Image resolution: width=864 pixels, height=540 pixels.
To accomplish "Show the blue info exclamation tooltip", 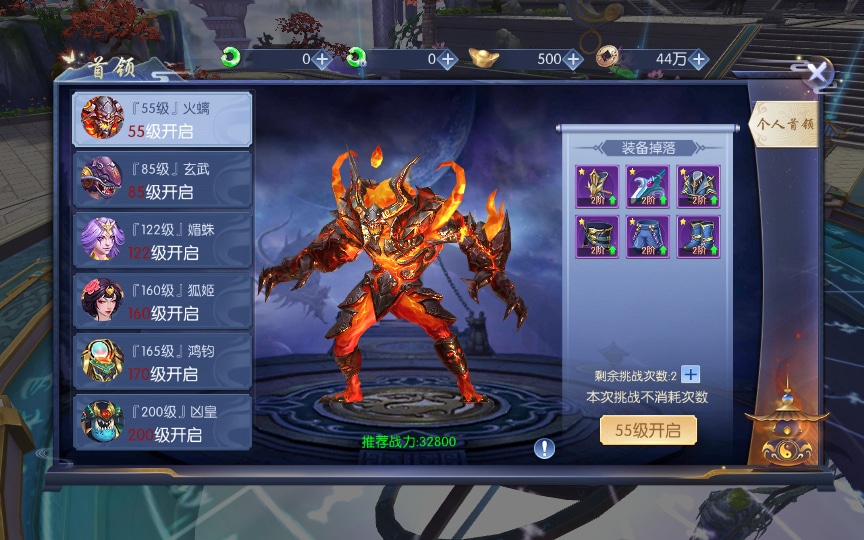I will click(x=544, y=448).
